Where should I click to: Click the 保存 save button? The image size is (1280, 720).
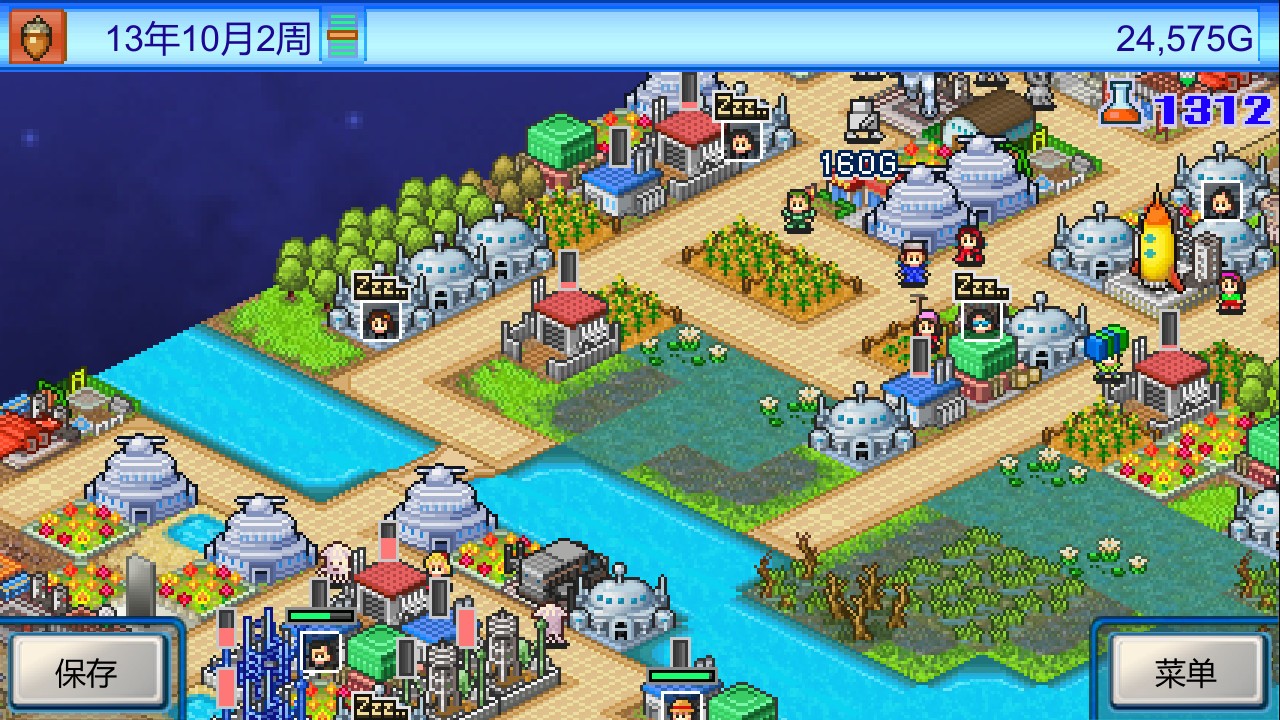pos(86,672)
